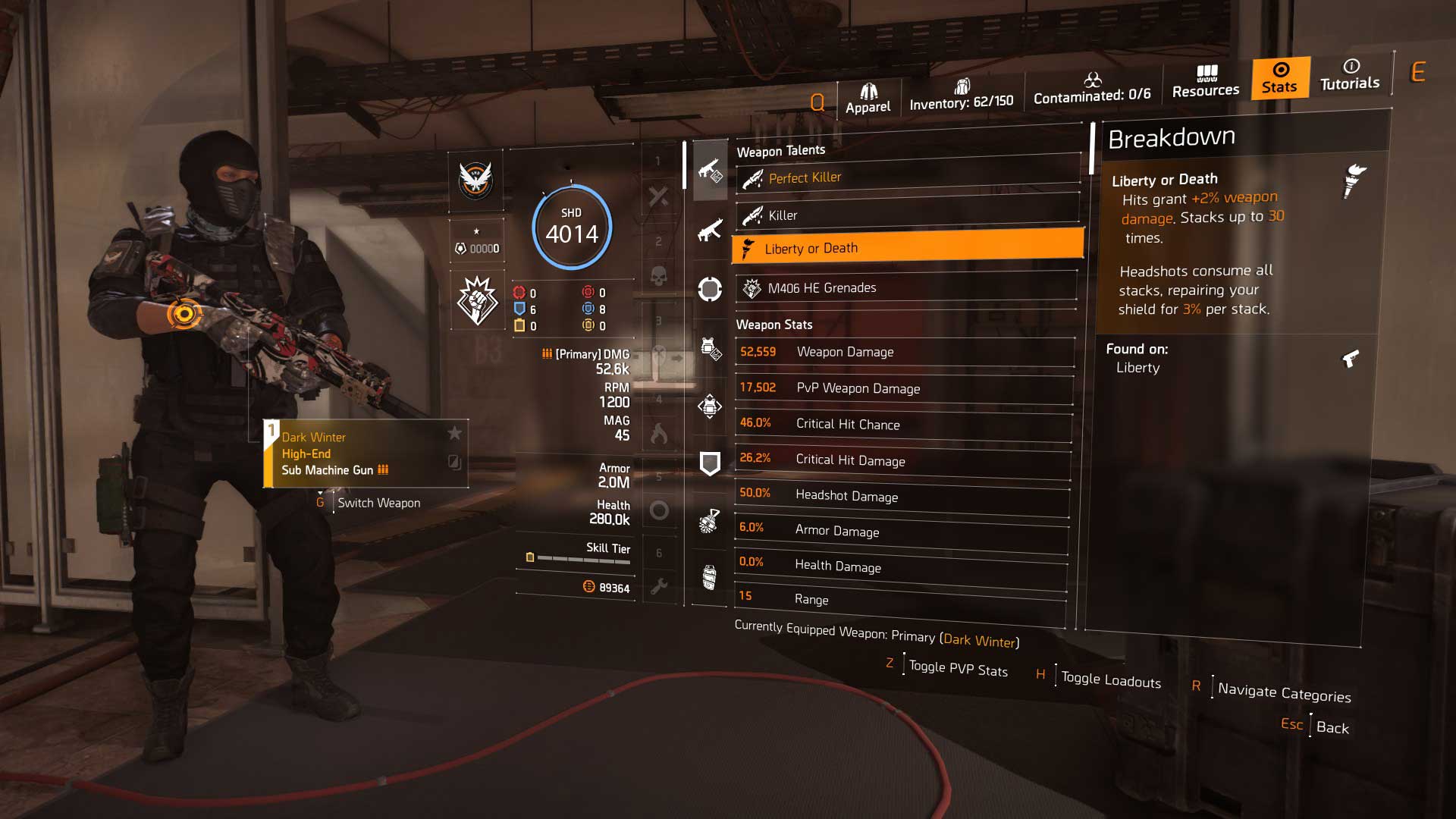
Task: Switch to the Stats tab
Action: coord(1279,78)
